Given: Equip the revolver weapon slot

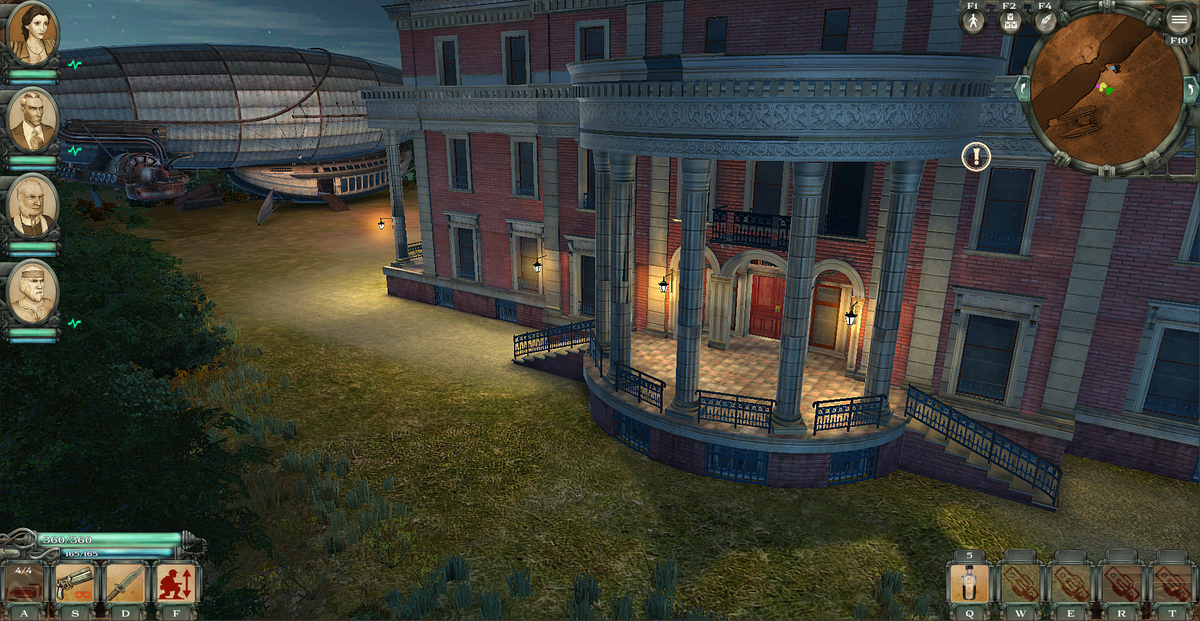Looking at the screenshot, I should (76, 584).
